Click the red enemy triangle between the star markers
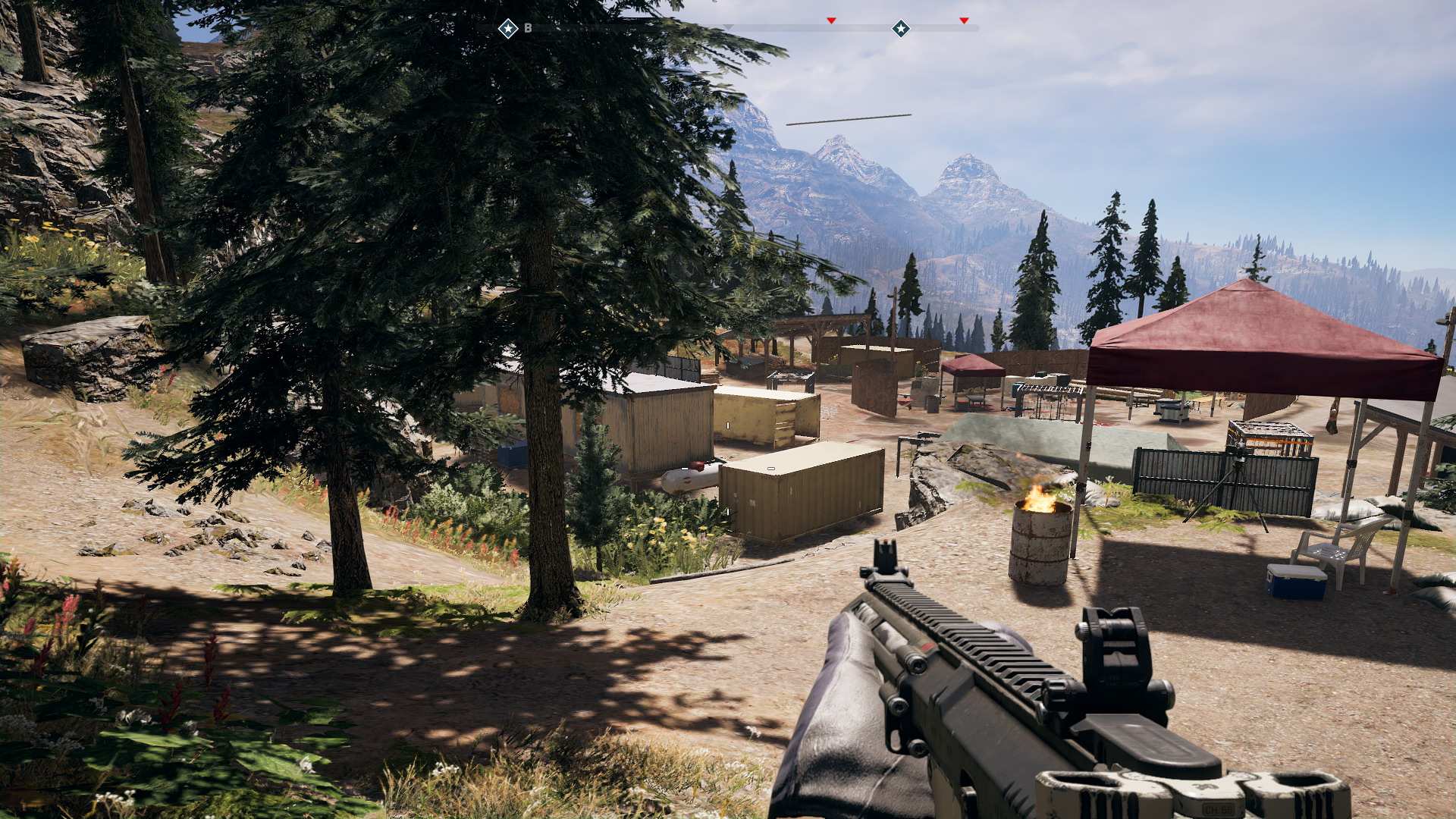The height and width of the screenshot is (819, 1456). [831, 20]
